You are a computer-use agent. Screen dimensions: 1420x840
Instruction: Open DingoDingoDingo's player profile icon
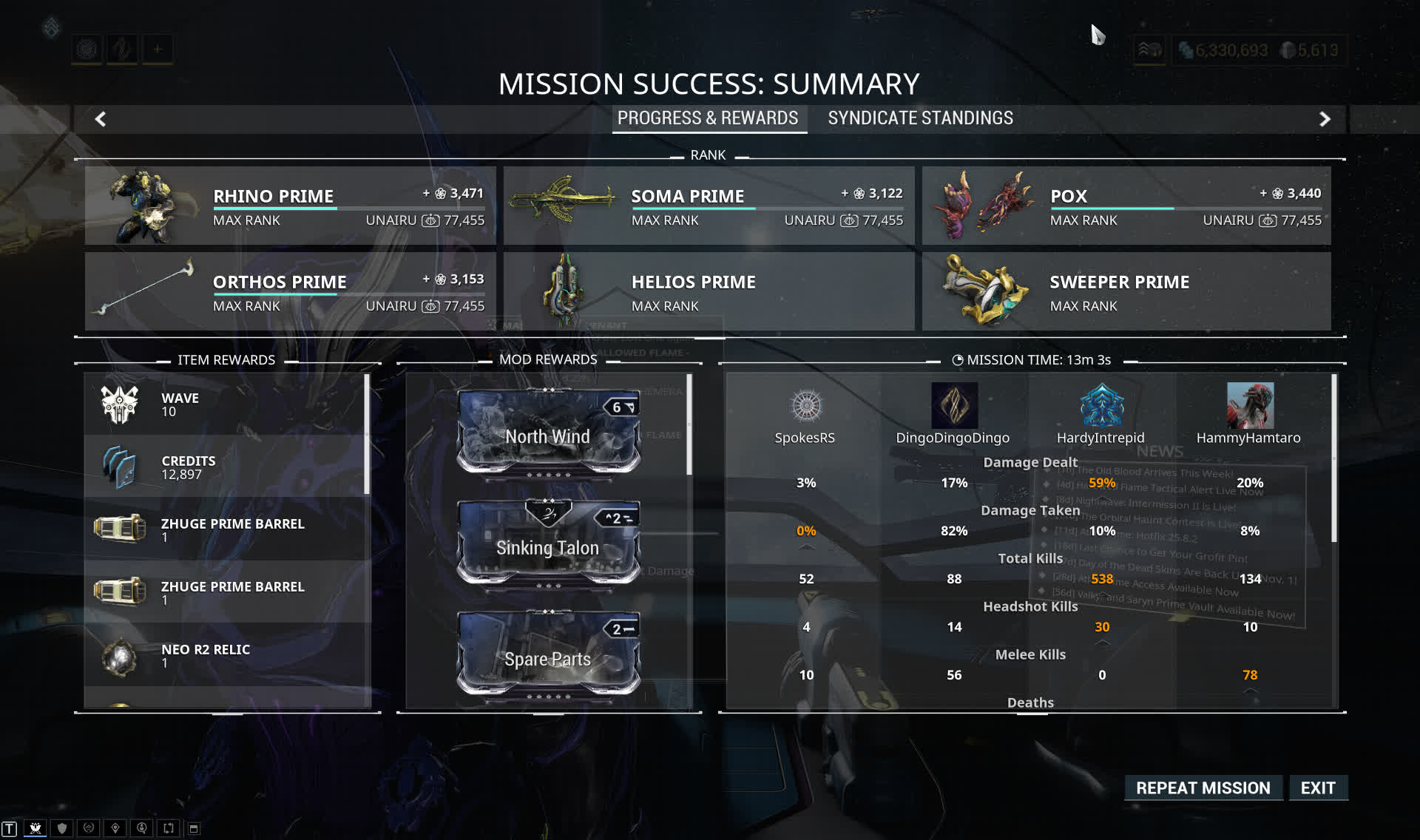tap(954, 405)
